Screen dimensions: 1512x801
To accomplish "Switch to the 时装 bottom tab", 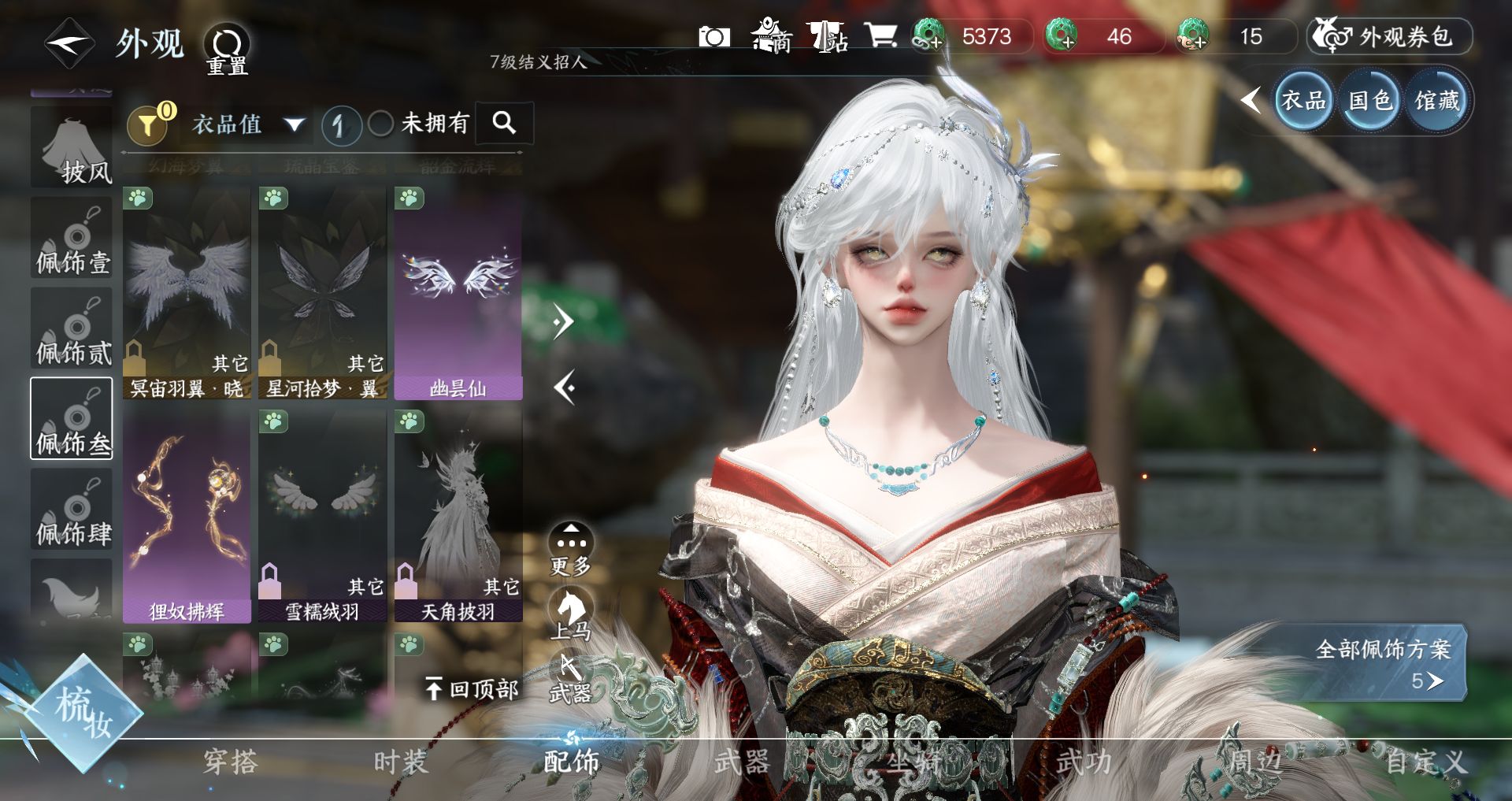I will pyautogui.click(x=400, y=762).
